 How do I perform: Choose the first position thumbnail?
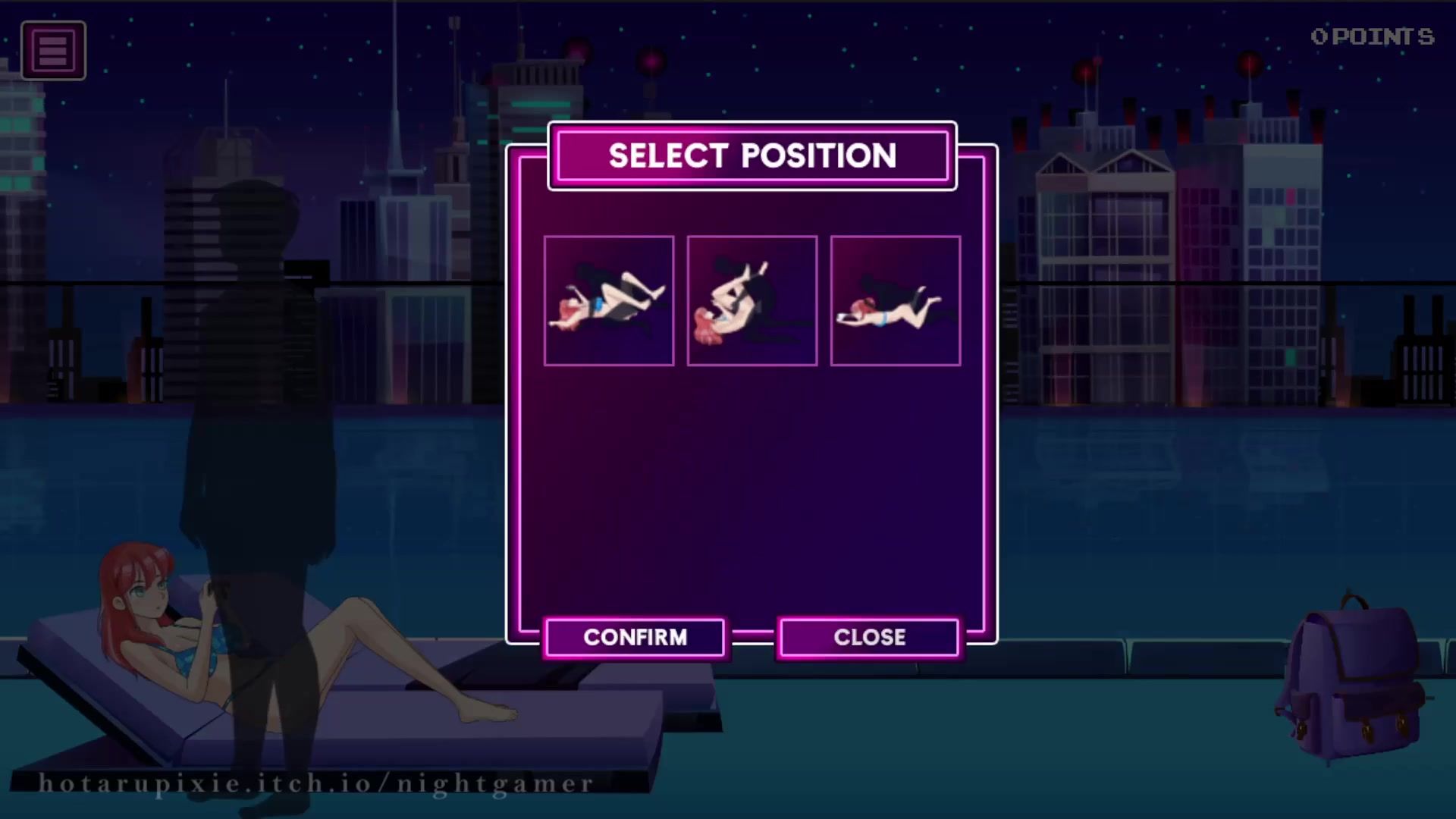pos(608,301)
